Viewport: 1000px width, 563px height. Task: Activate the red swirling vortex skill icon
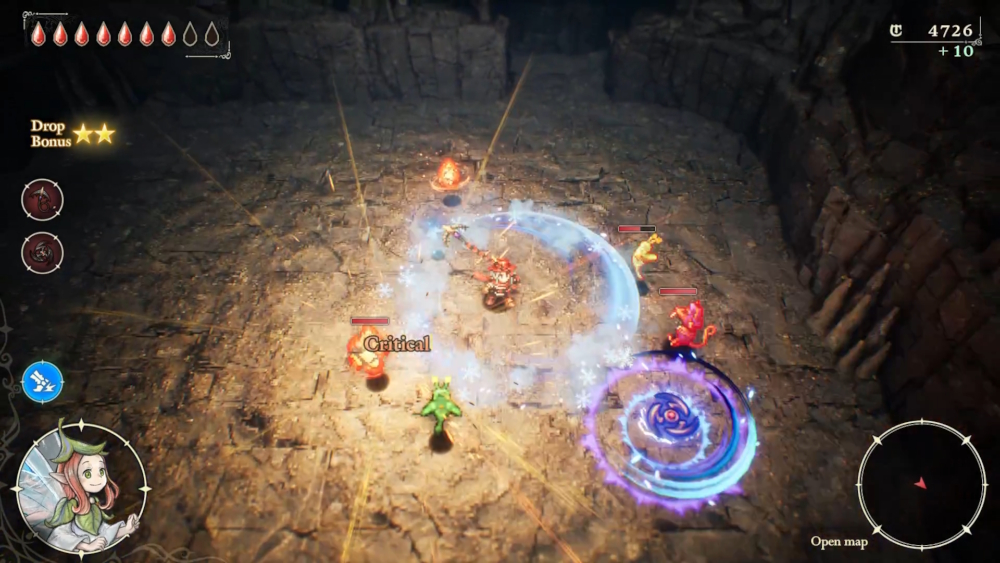(42, 252)
